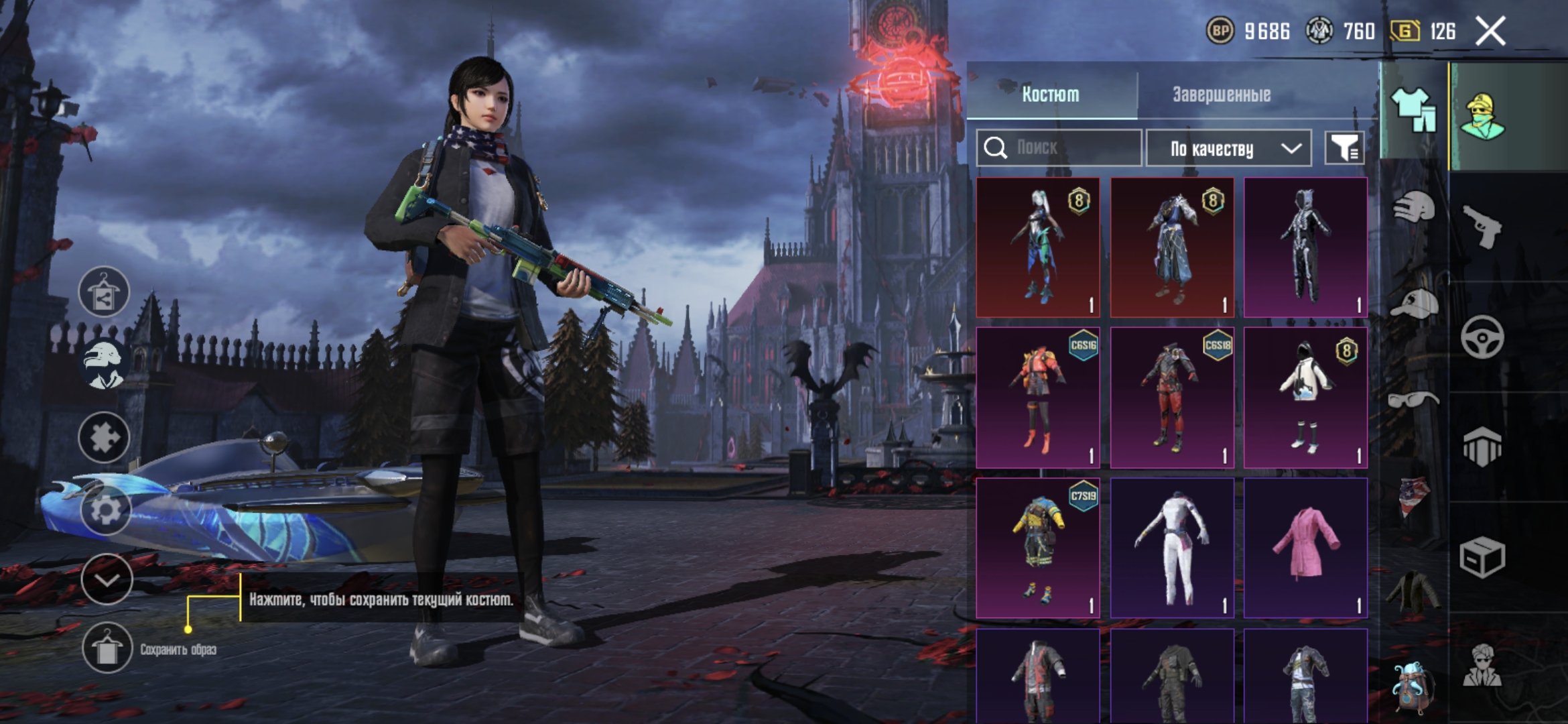Click the share outfit hanger icon
The height and width of the screenshot is (724, 1568).
coord(104,292)
